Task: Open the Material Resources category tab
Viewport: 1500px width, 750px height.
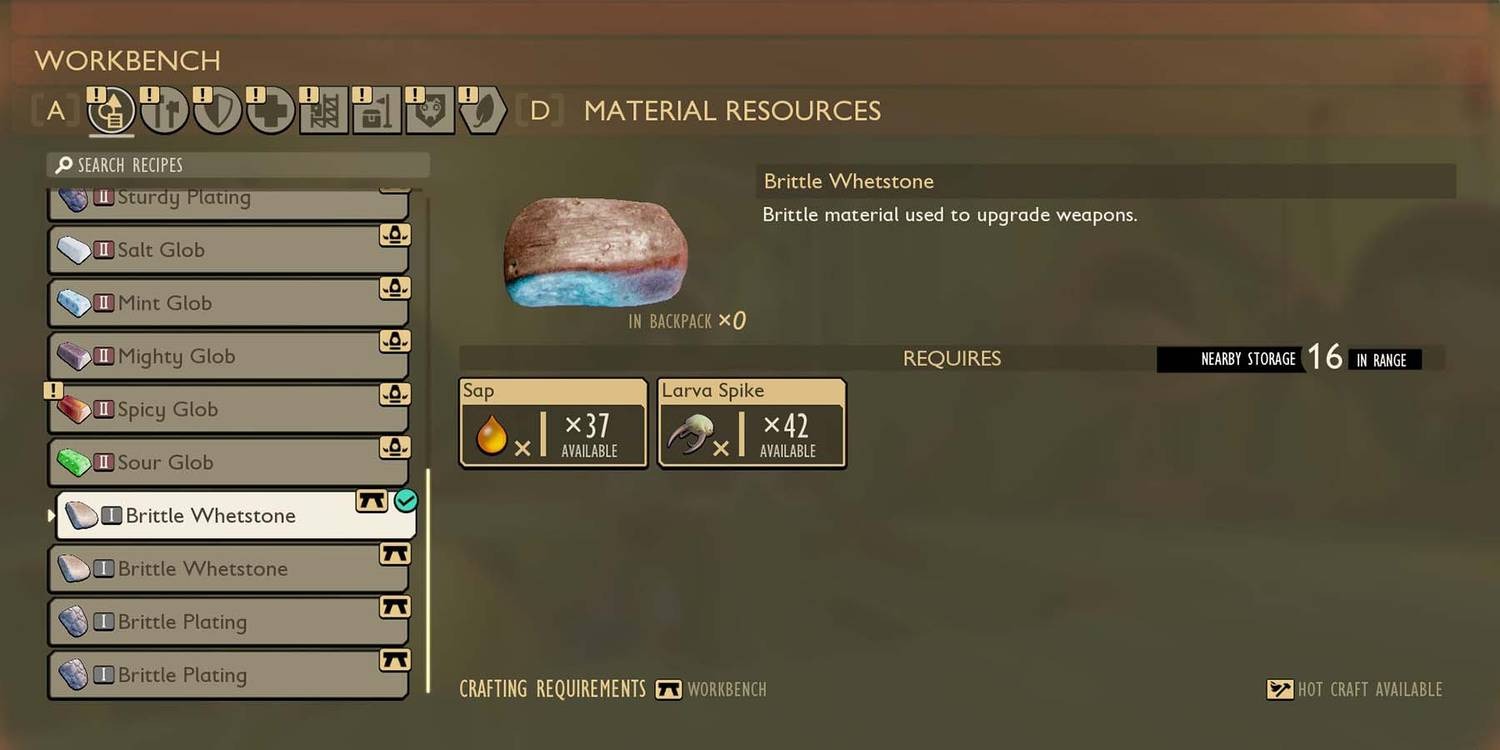Action: tap(111, 111)
